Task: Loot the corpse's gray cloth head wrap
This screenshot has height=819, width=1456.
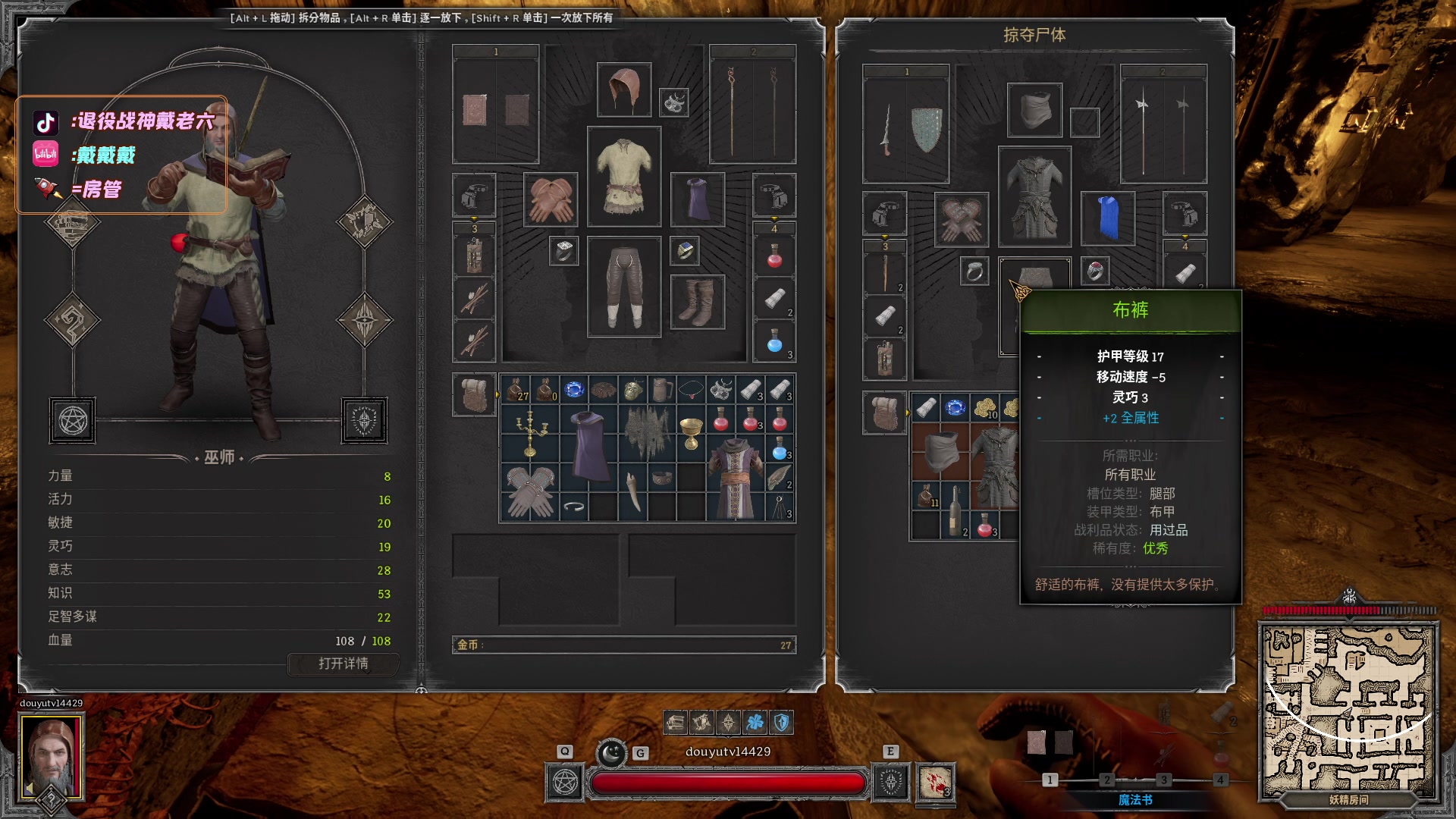Action: 1034,110
